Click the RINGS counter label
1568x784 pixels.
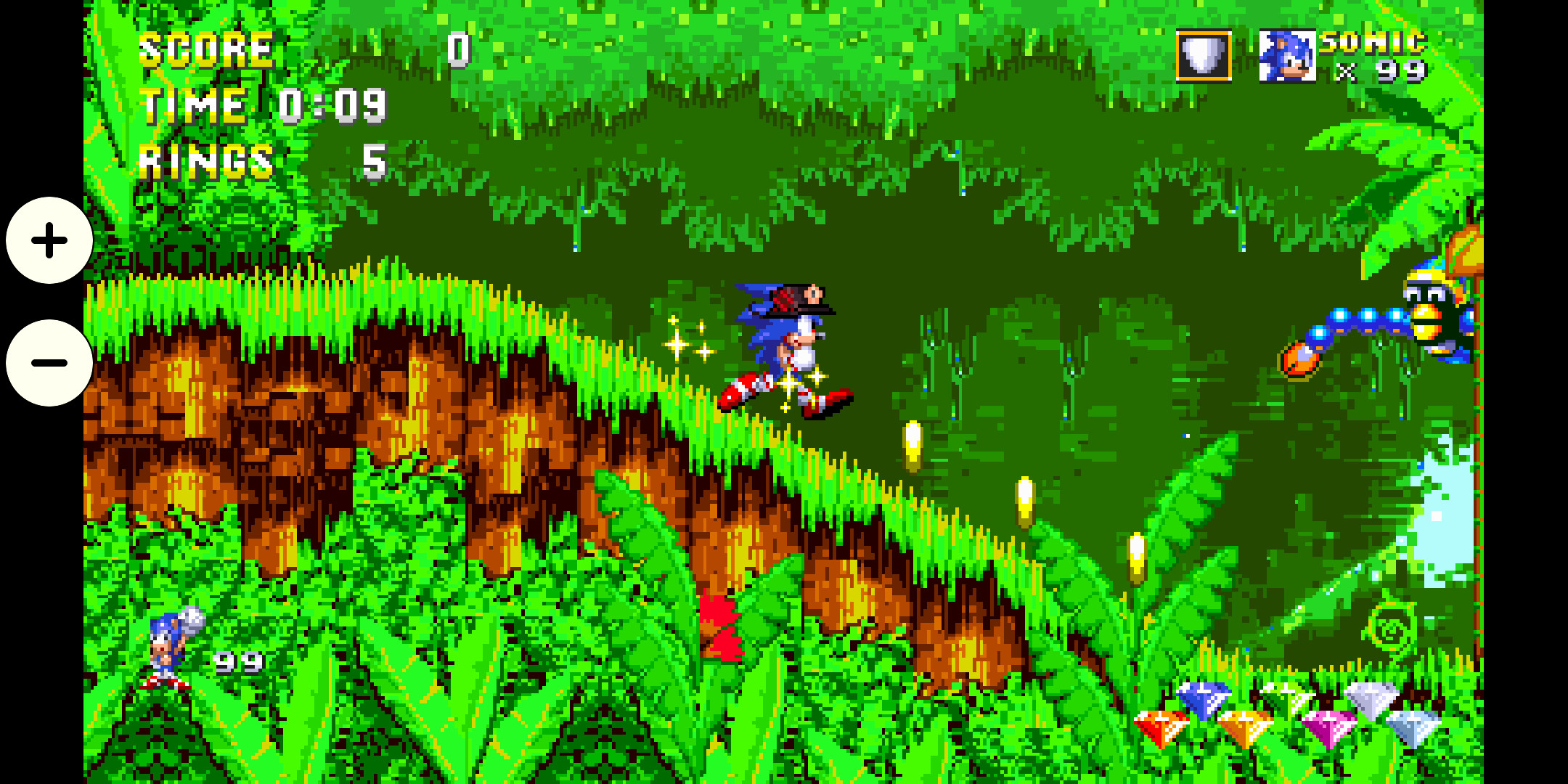(205, 160)
